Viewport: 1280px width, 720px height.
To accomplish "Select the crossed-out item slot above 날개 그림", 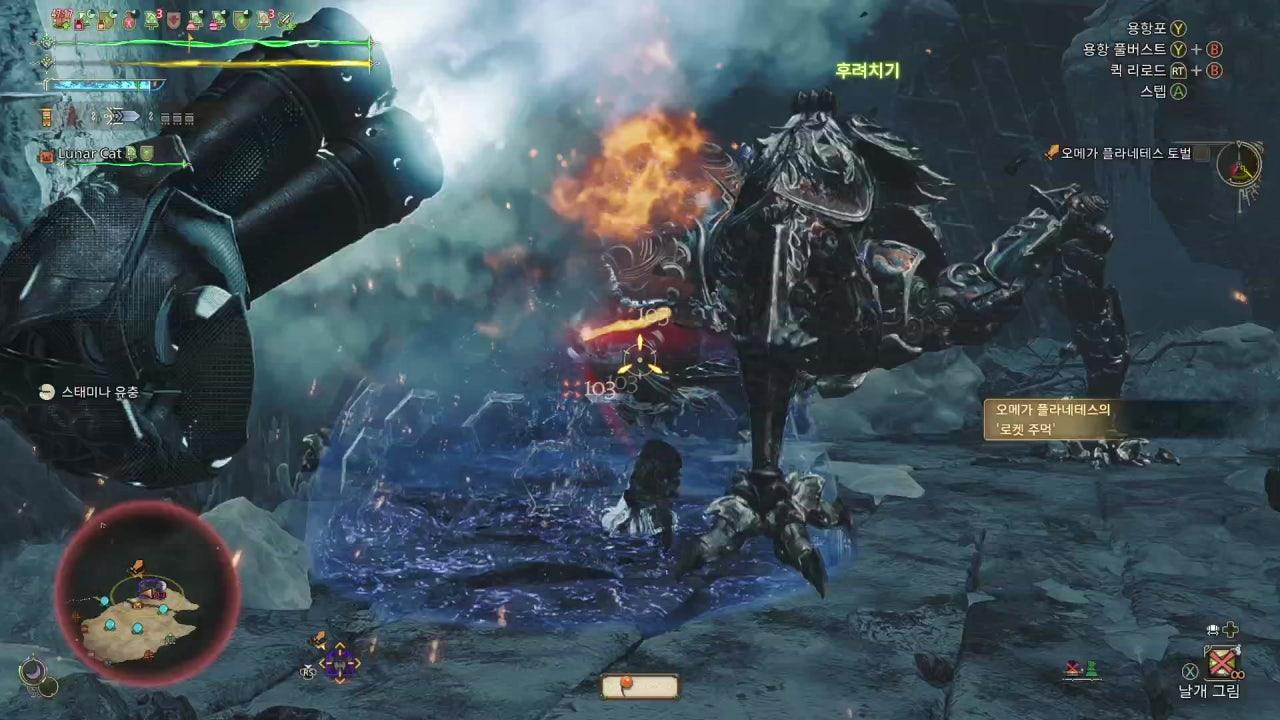I will (1221, 662).
